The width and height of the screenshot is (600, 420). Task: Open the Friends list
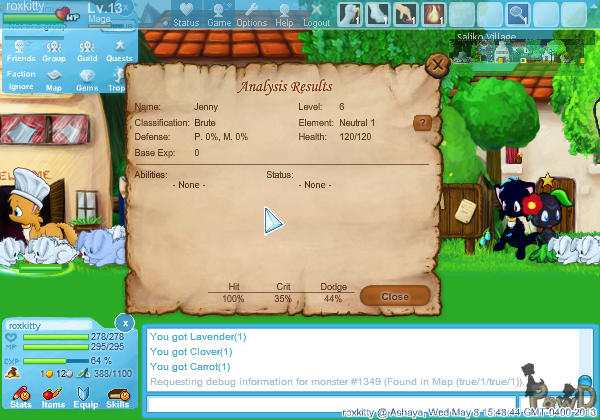point(21,51)
